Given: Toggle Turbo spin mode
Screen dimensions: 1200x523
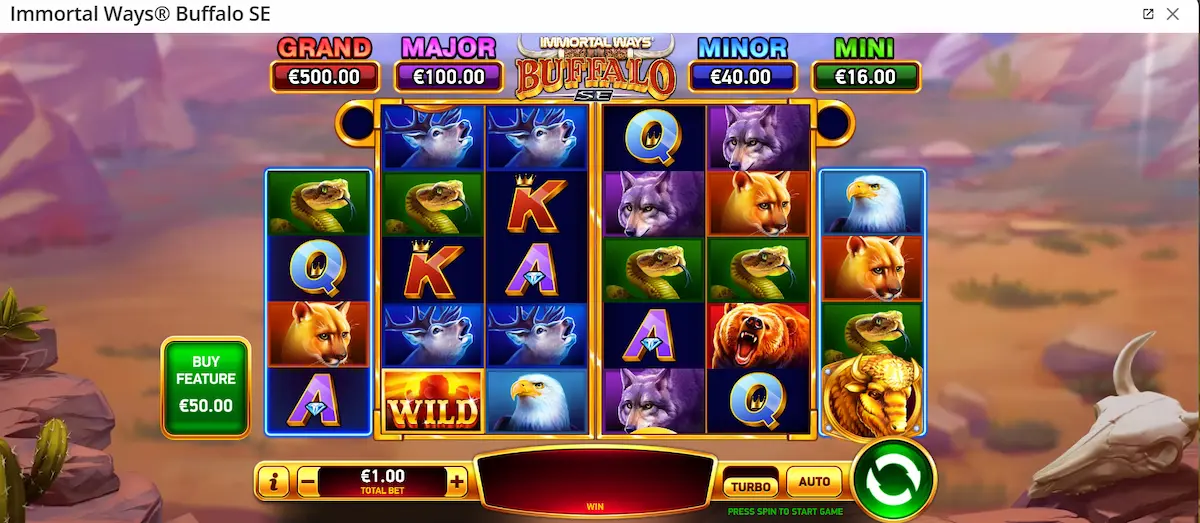Looking at the screenshot, I should click(x=751, y=485).
